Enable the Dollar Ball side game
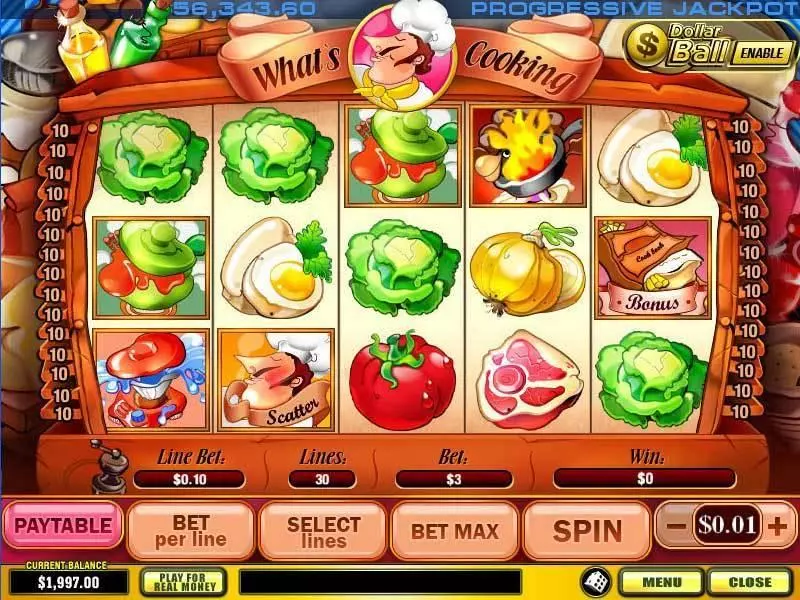 (762, 52)
